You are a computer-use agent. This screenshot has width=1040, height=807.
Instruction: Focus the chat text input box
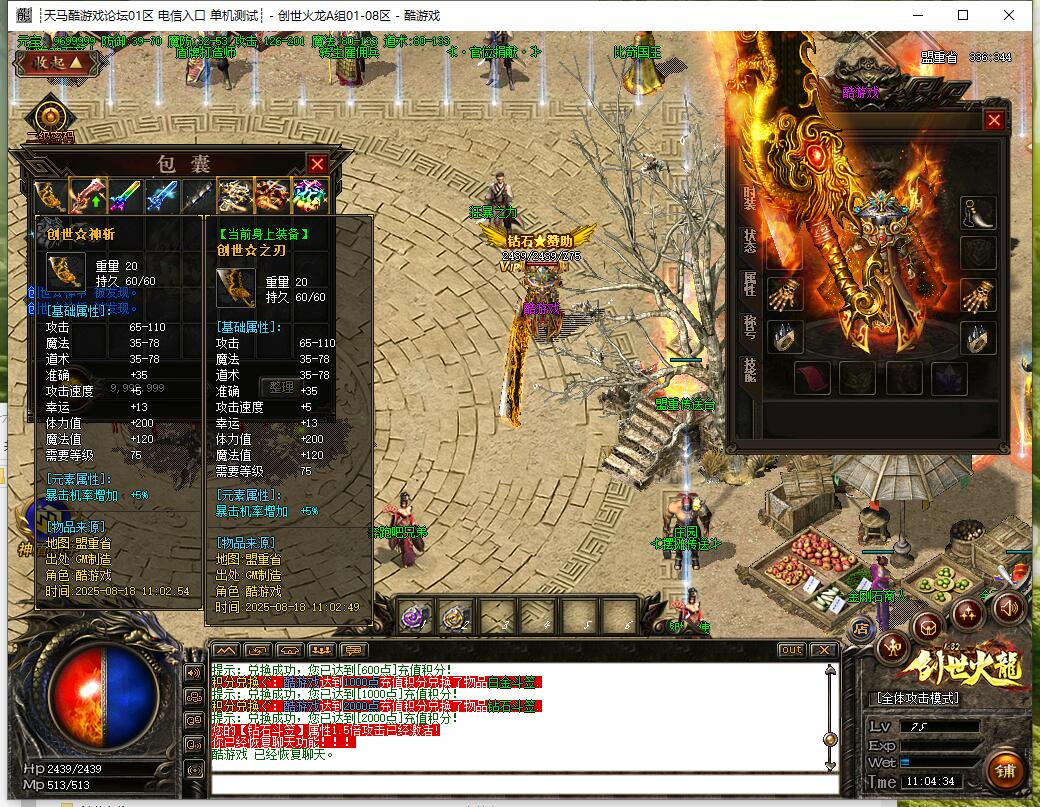point(520,783)
